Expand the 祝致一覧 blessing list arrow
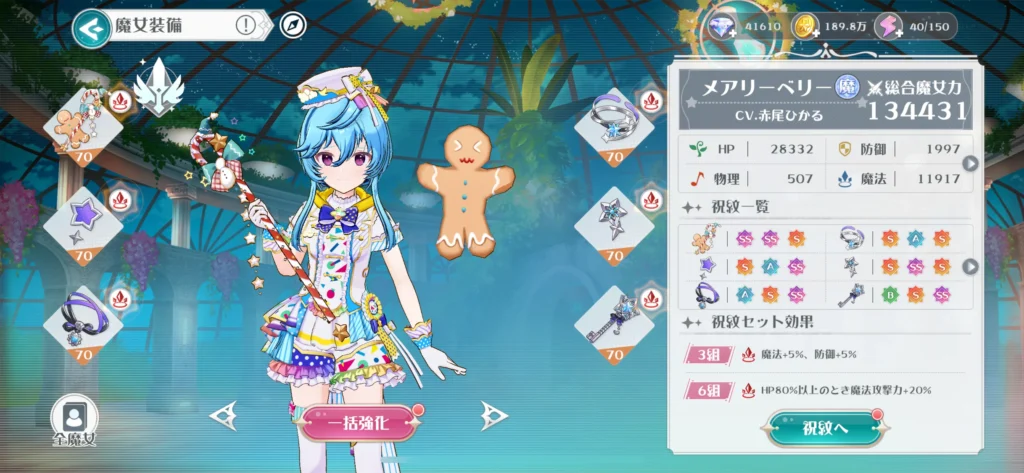Viewport: 1024px width, 473px height. coord(969,266)
